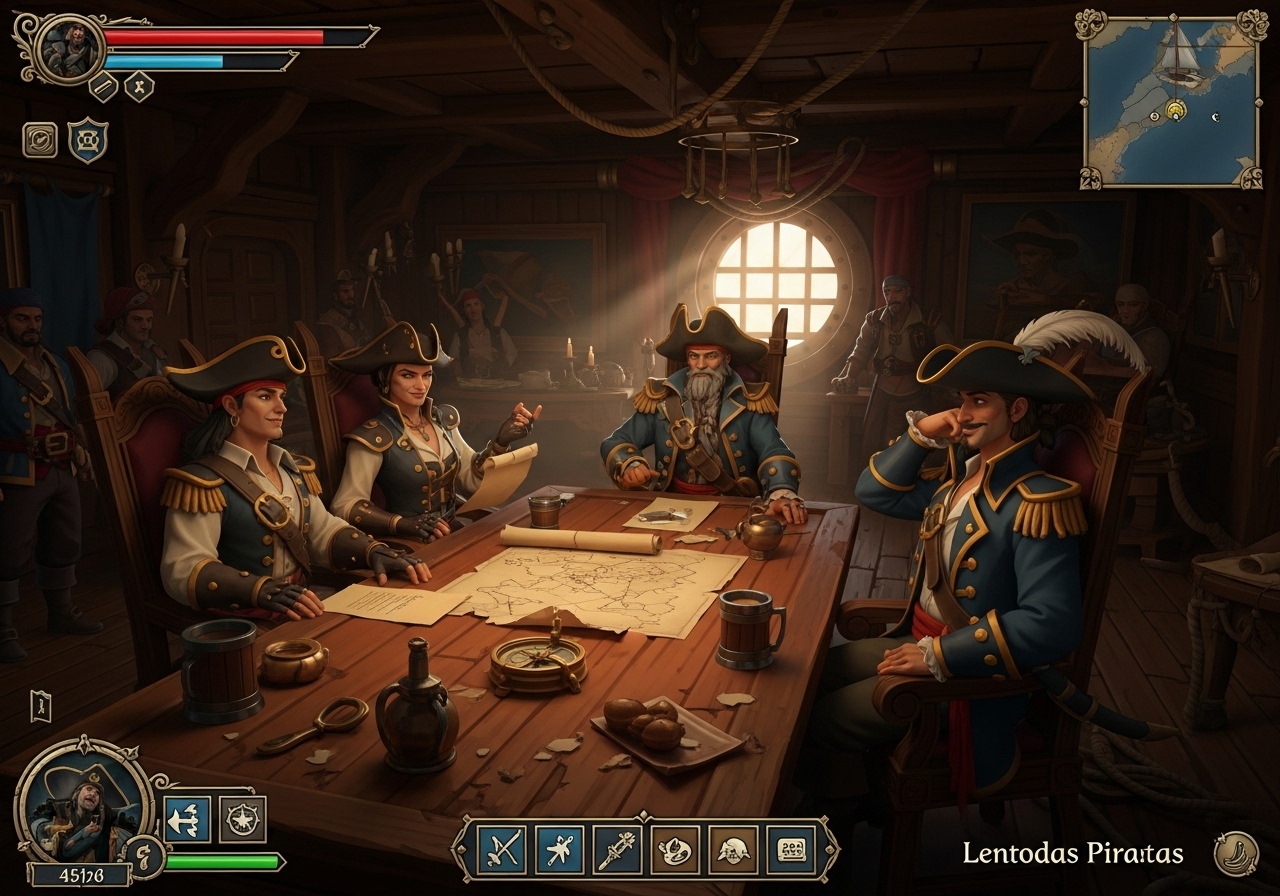Activate the ship's wheel star ability
This screenshot has width=1280, height=896.
tap(242, 820)
